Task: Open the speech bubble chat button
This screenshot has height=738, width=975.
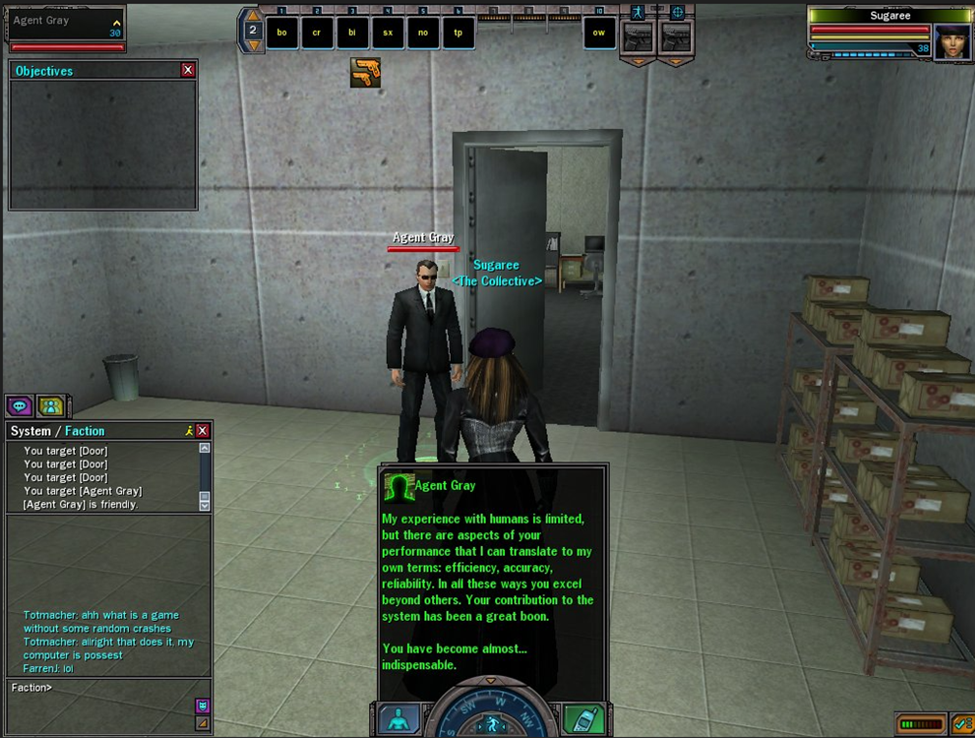Action: pyautogui.click(x=19, y=406)
